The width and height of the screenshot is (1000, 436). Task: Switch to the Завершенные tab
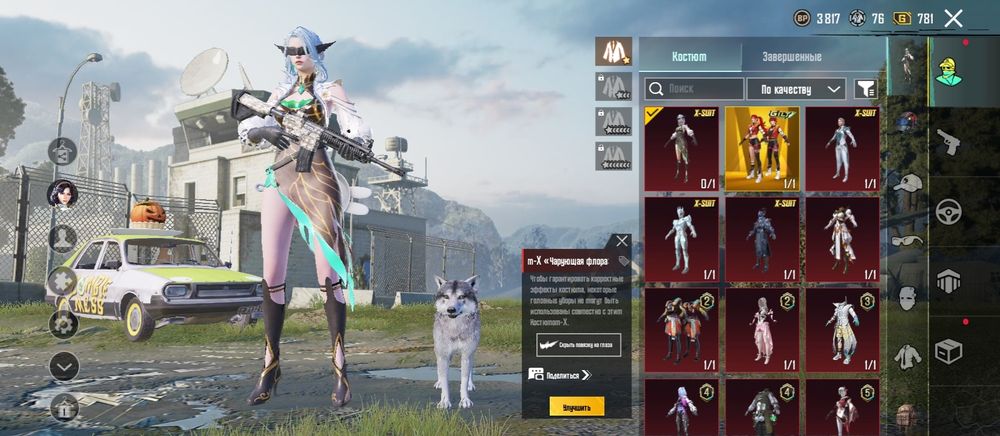(791, 57)
